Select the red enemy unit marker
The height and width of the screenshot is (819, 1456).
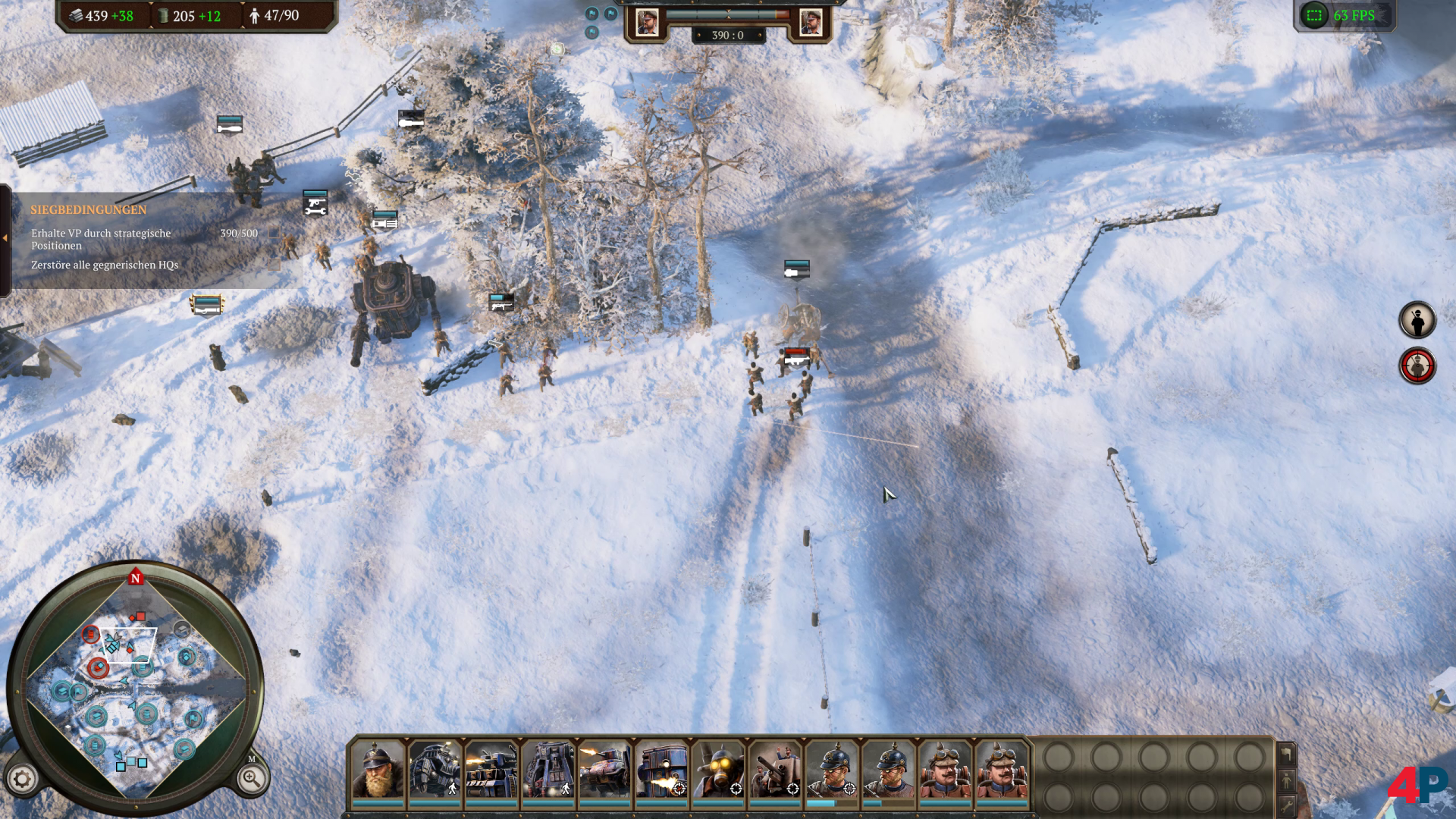tap(795, 356)
